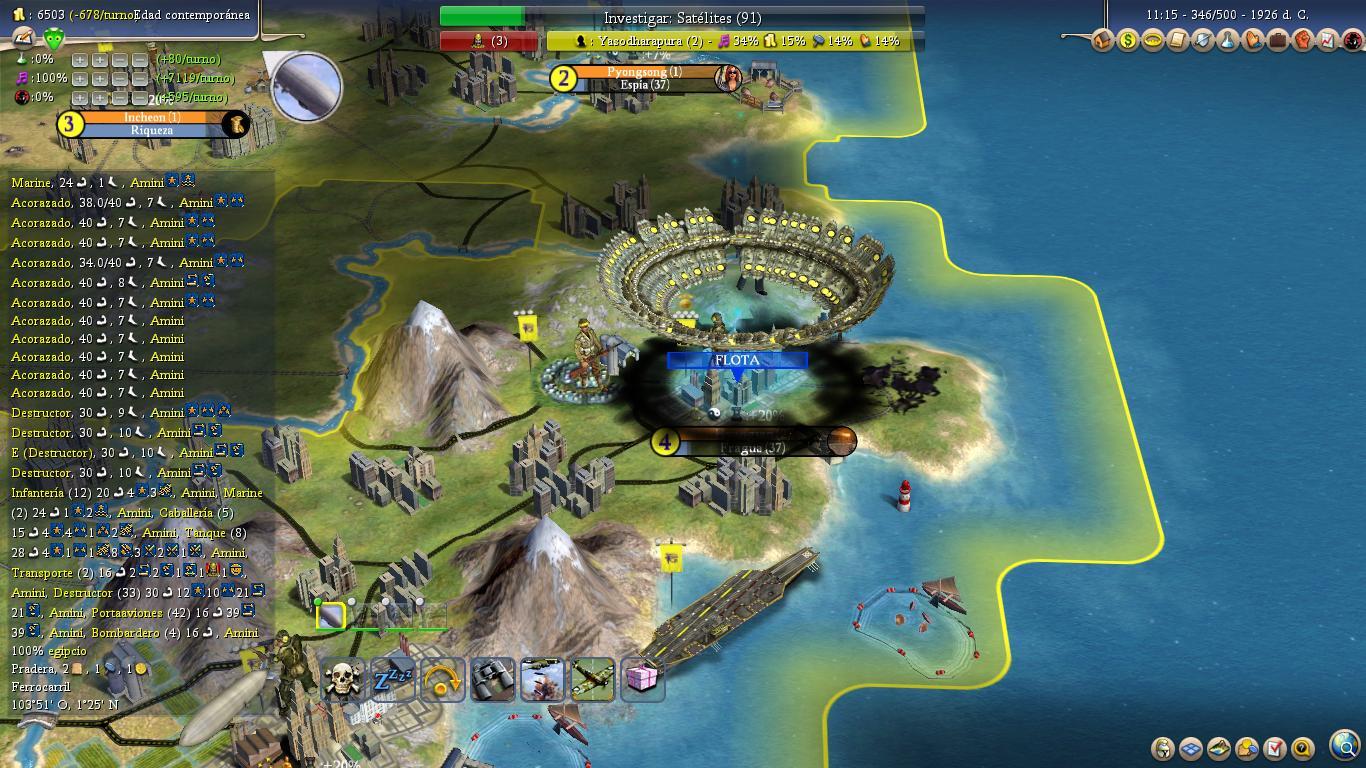The image size is (1366, 768).
Task: Toggle the tile grid display
Action: click(1191, 748)
